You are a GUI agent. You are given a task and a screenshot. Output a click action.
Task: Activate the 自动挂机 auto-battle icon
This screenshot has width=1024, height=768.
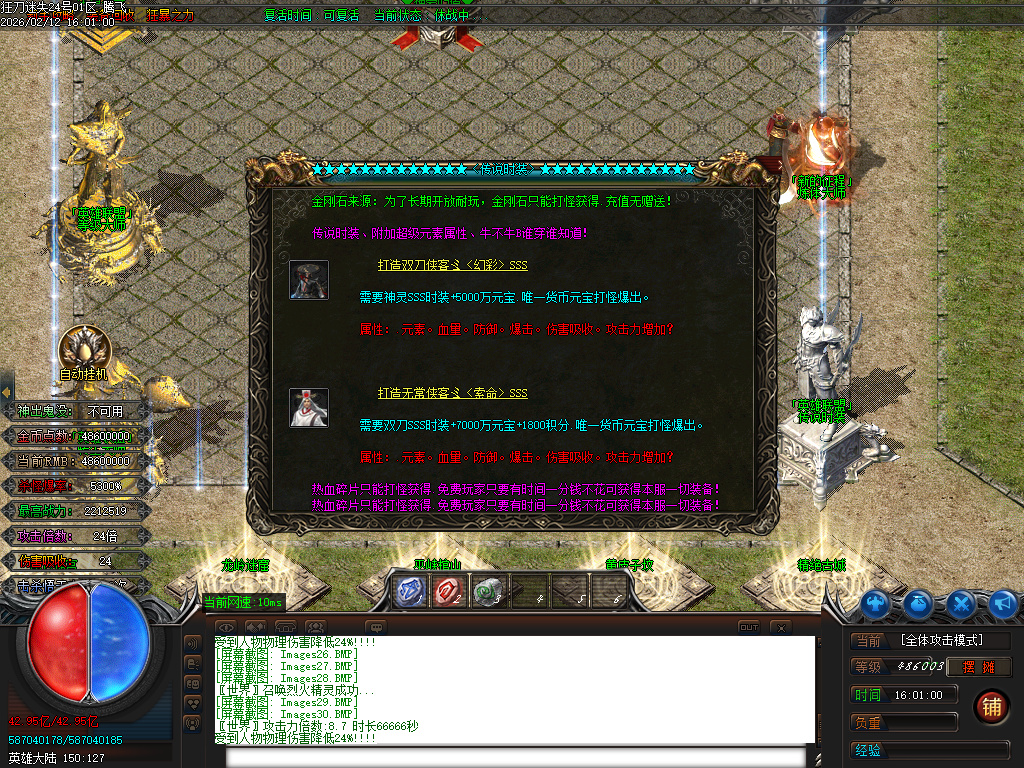point(83,350)
